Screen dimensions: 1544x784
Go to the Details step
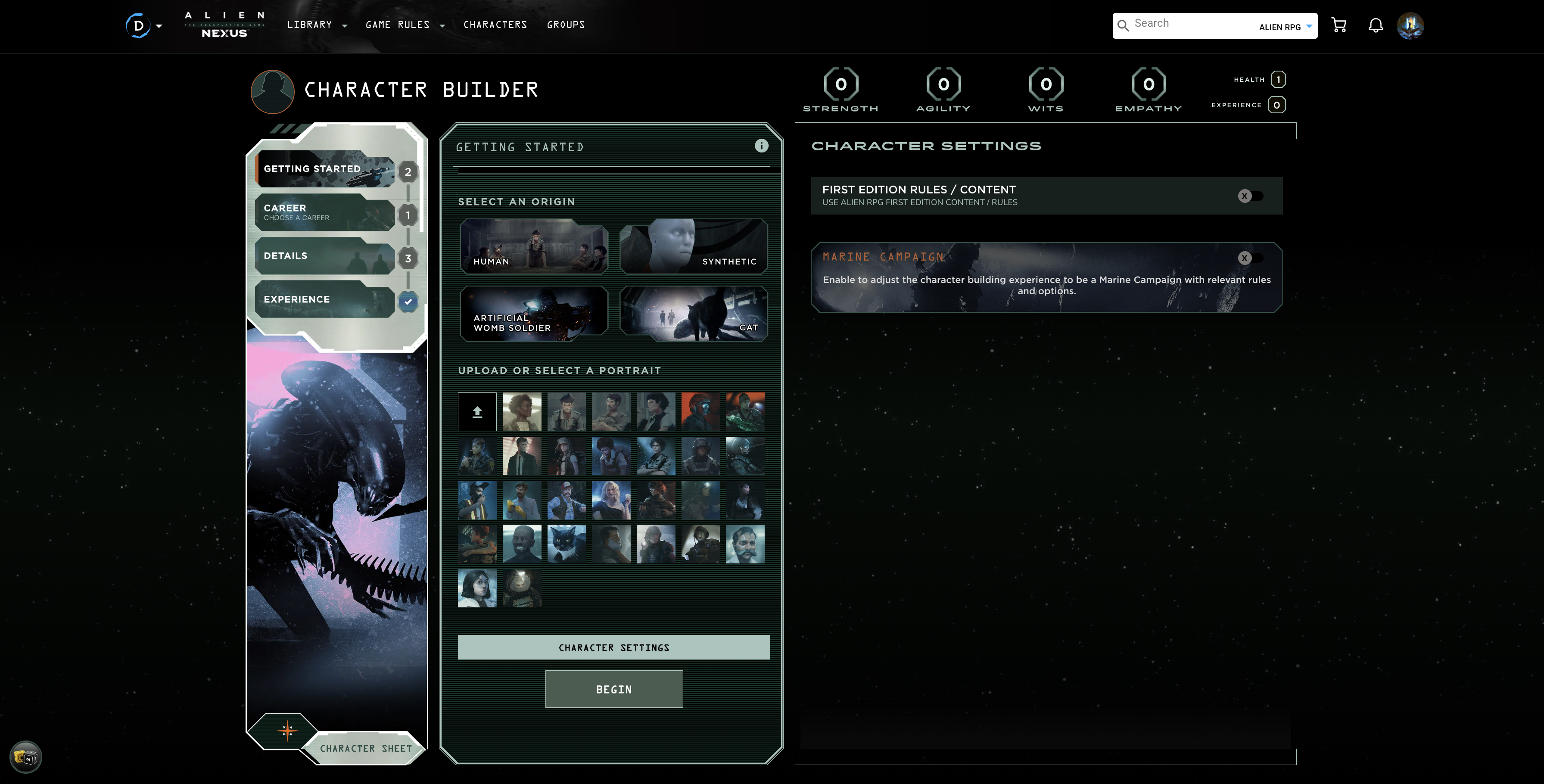(324, 256)
